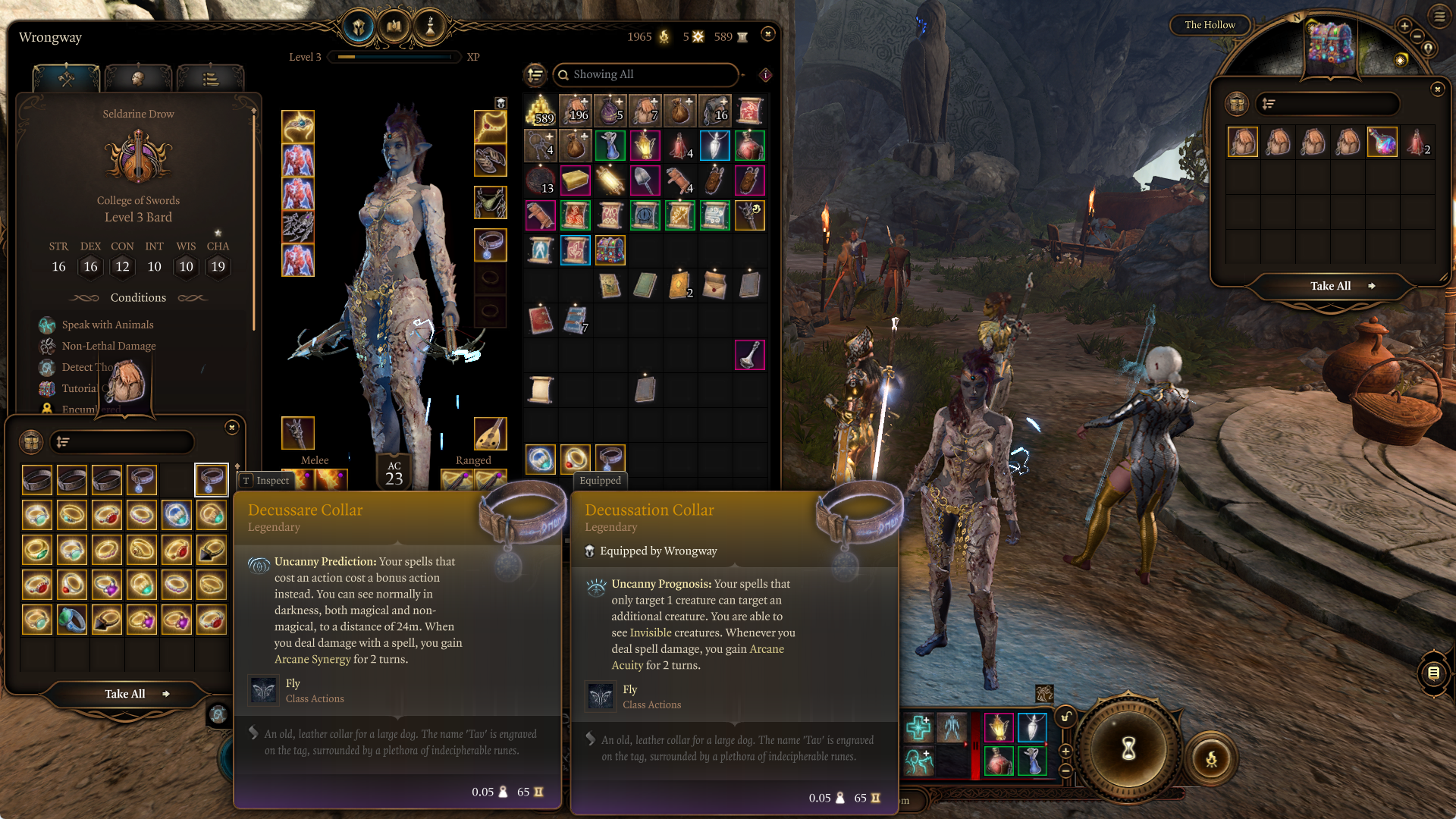Select the treasure chest item in inventory
1456x819 pixels.
[610, 250]
